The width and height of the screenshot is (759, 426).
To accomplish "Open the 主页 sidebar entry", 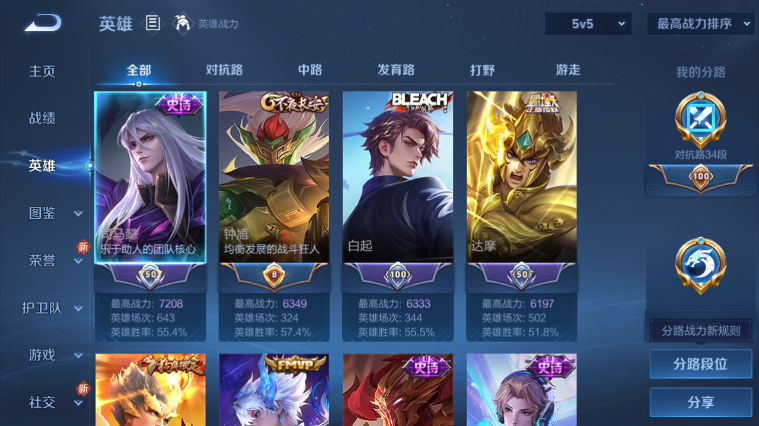I will point(42,72).
